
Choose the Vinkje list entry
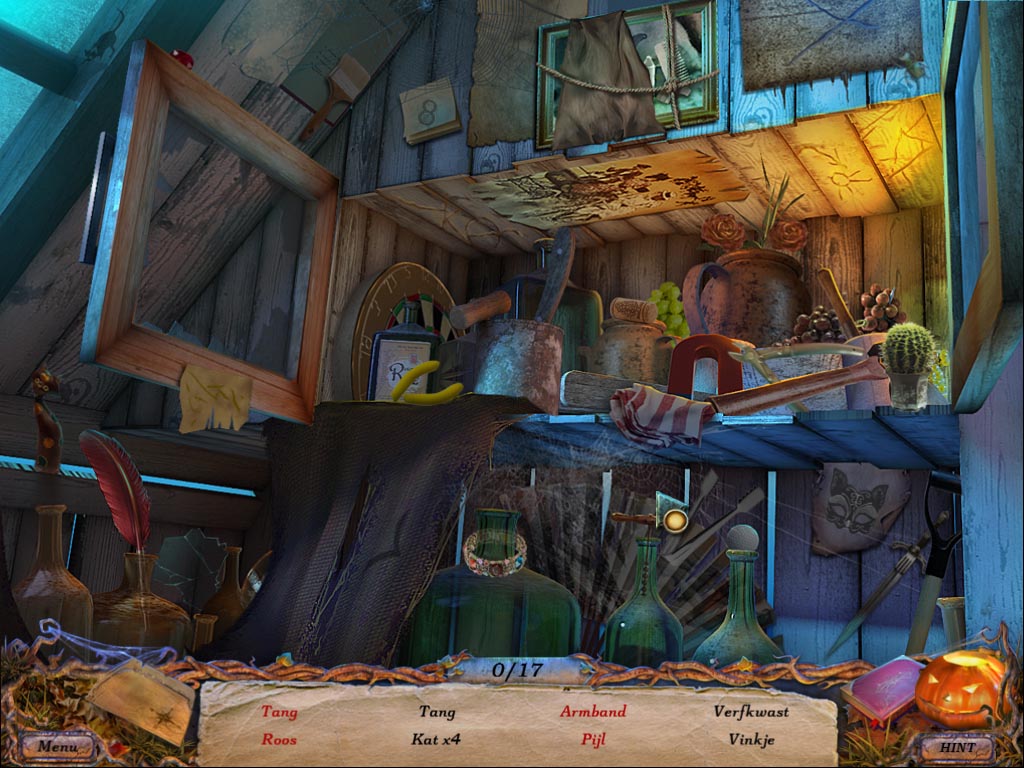(751, 740)
